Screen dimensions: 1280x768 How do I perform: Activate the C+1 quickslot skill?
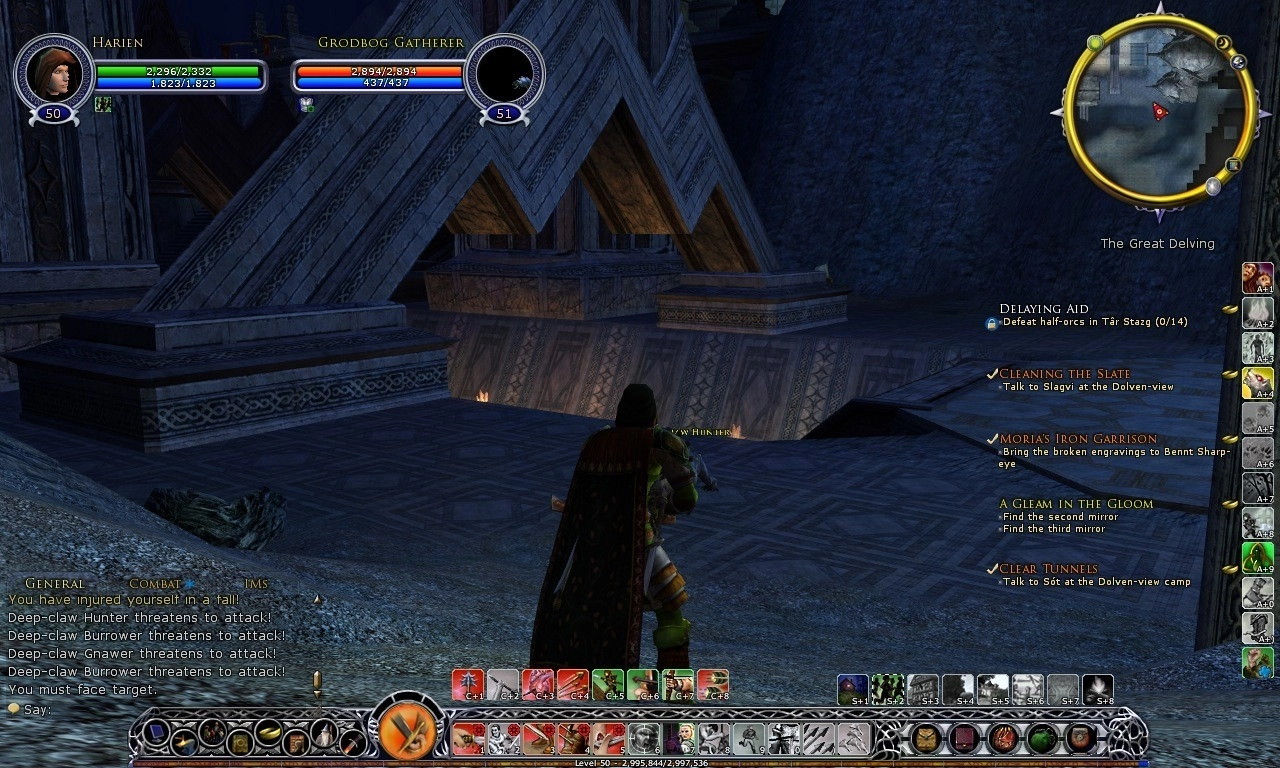coord(468,685)
